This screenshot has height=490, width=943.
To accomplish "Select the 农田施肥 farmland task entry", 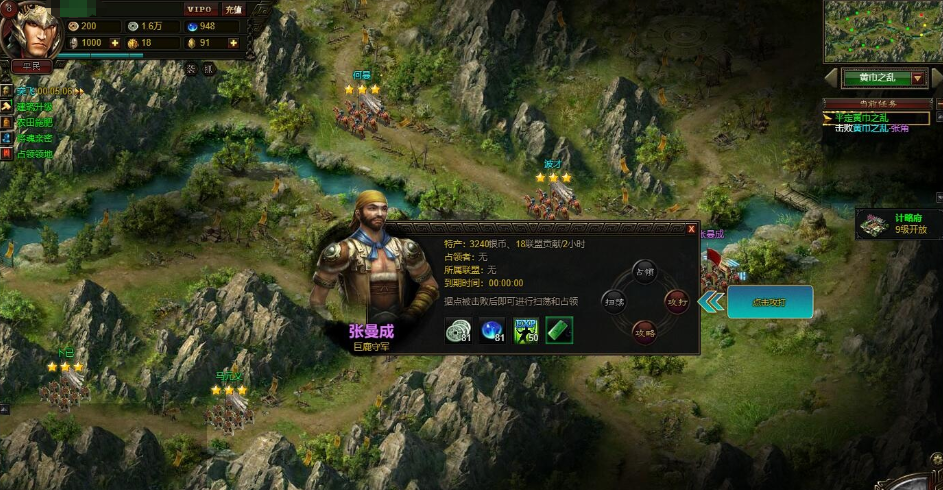I will [34, 122].
